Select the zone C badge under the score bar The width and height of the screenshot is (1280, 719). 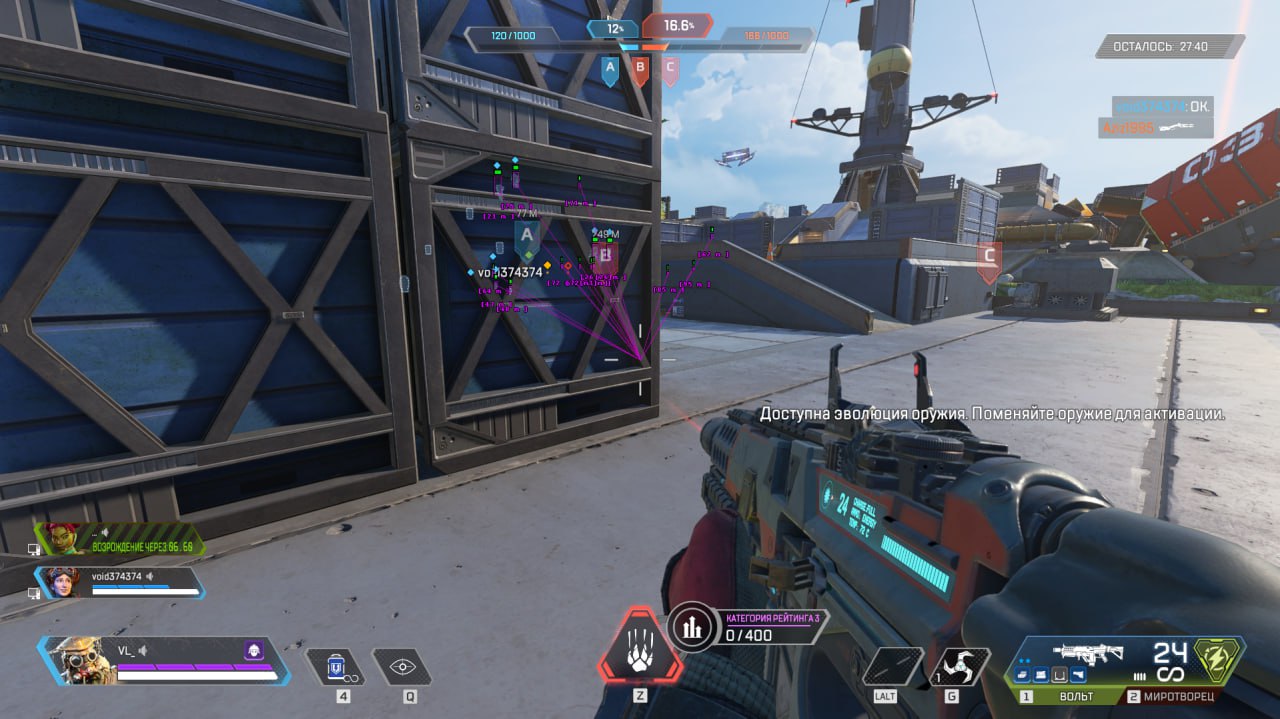point(670,71)
